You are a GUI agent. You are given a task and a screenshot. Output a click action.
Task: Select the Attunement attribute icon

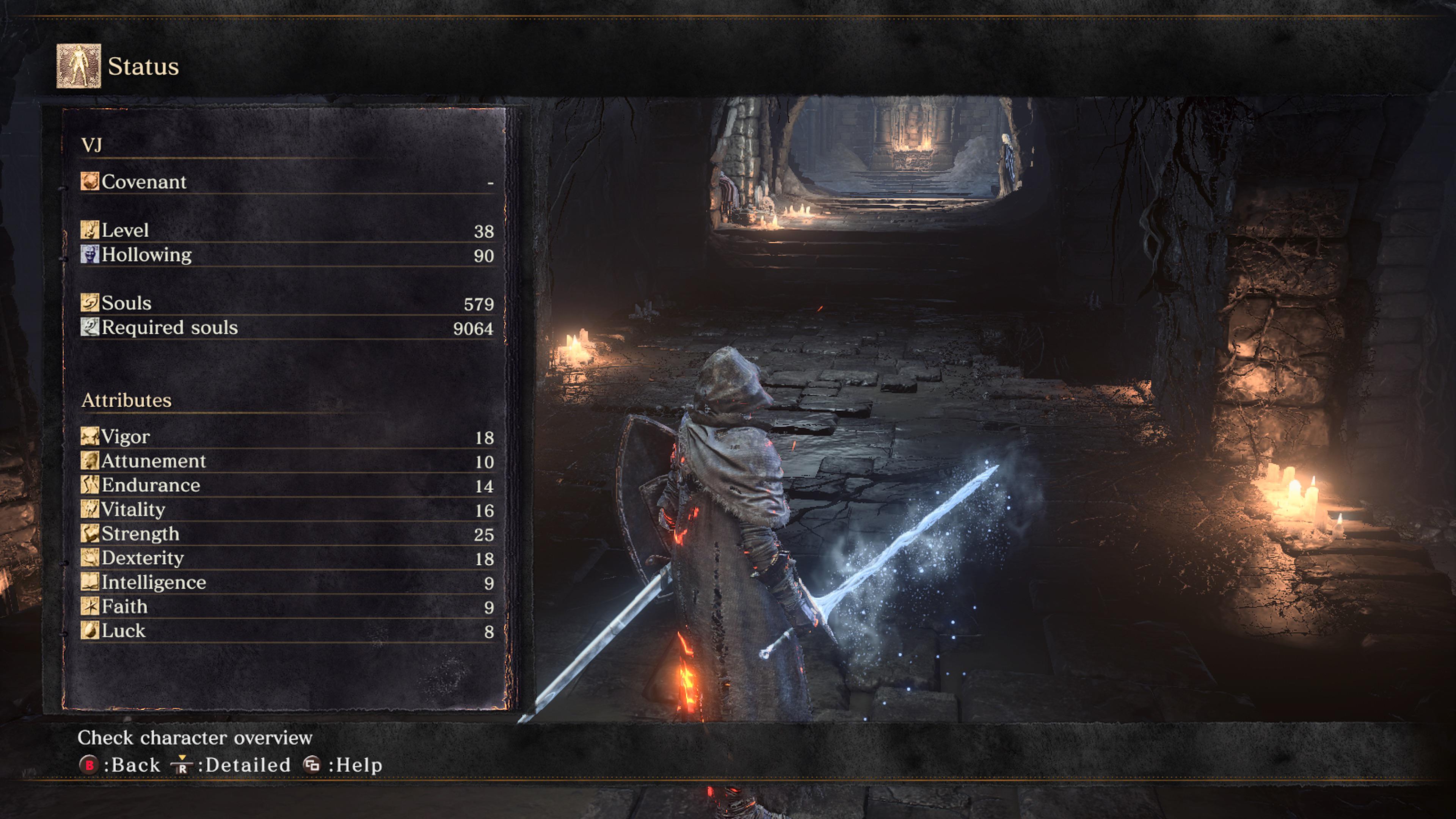[x=89, y=460]
